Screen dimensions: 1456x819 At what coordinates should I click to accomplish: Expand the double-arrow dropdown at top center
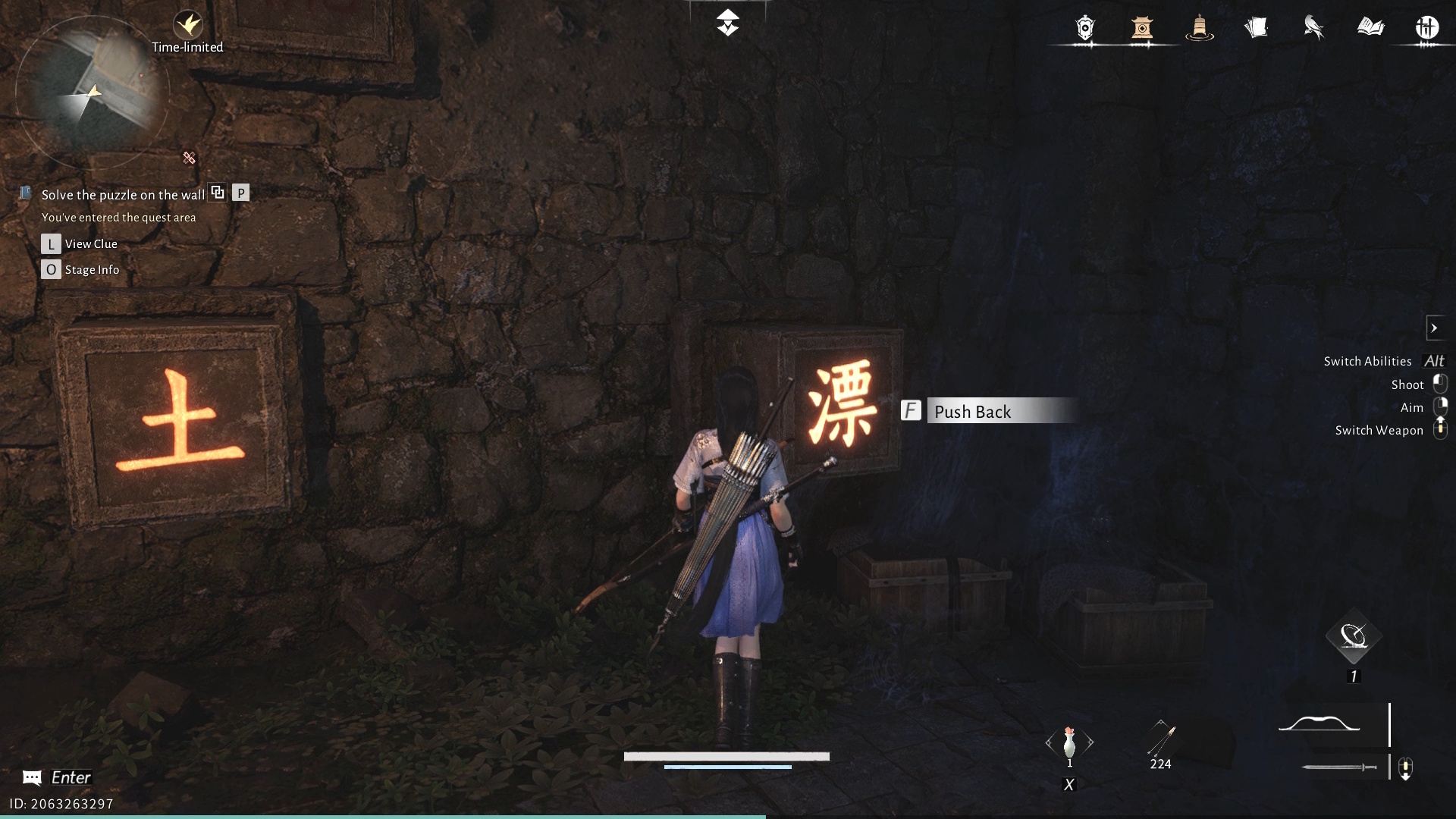[727, 23]
